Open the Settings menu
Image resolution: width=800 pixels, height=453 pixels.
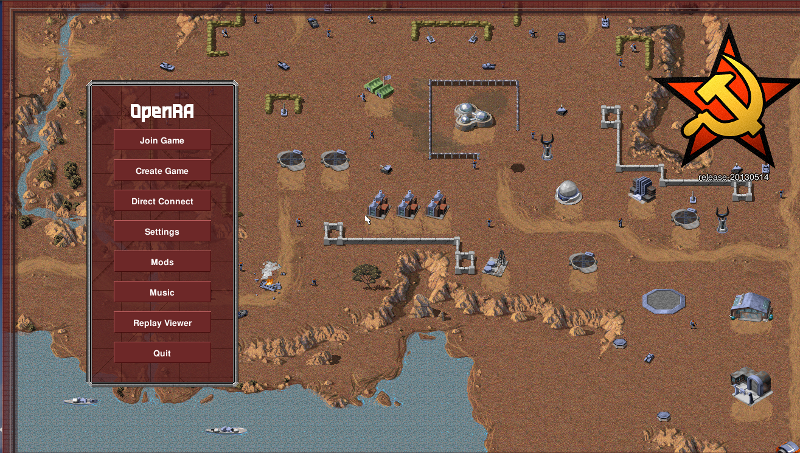coord(162,232)
